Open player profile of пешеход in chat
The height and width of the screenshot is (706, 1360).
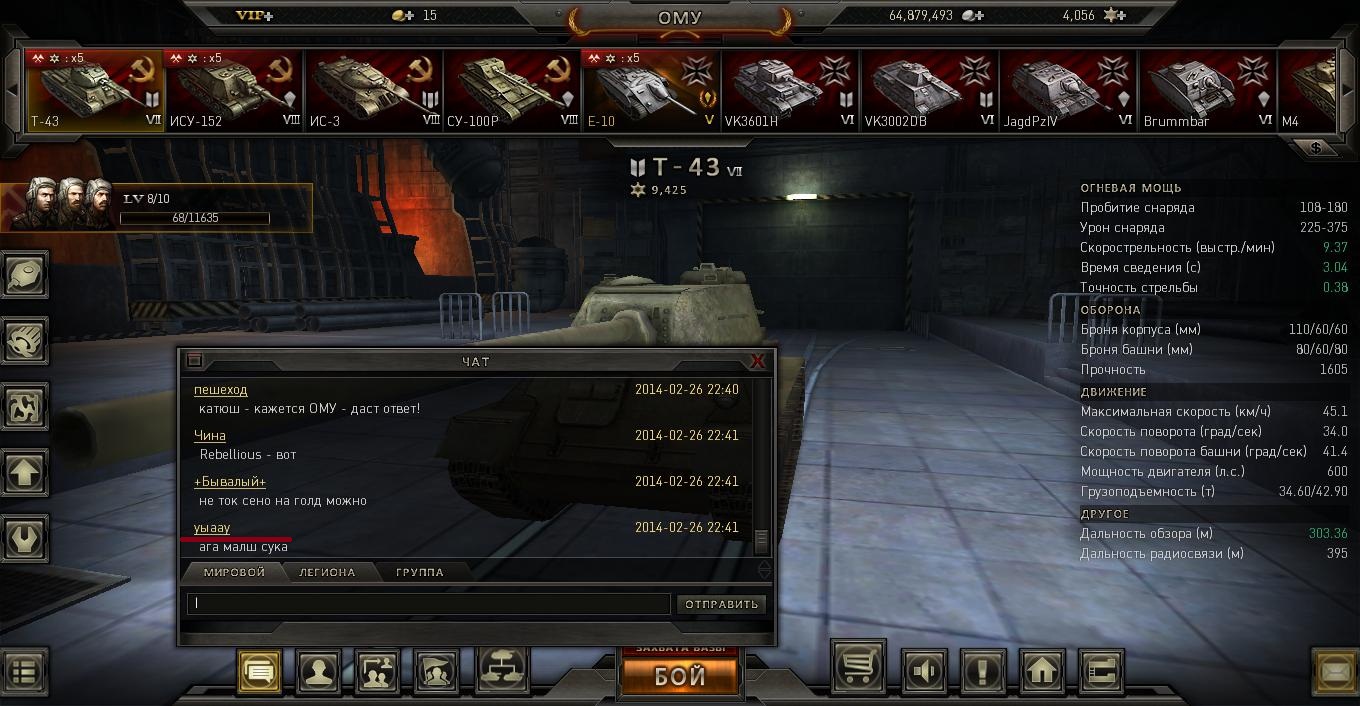point(221,390)
